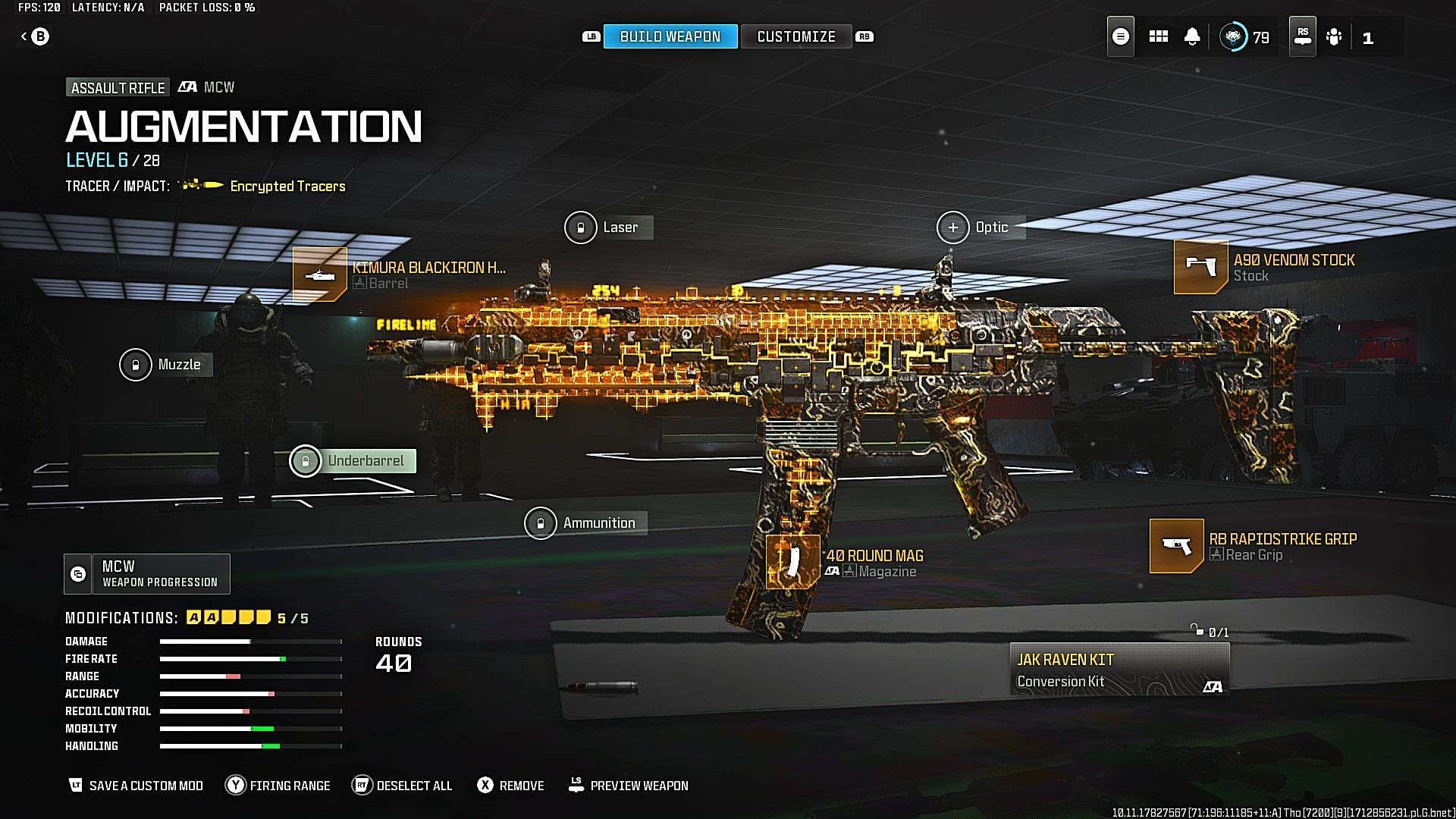The image size is (1456, 819).
Task: Open the JAK Raven Kit conversion kit
Action: click(x=1119, y=670)
